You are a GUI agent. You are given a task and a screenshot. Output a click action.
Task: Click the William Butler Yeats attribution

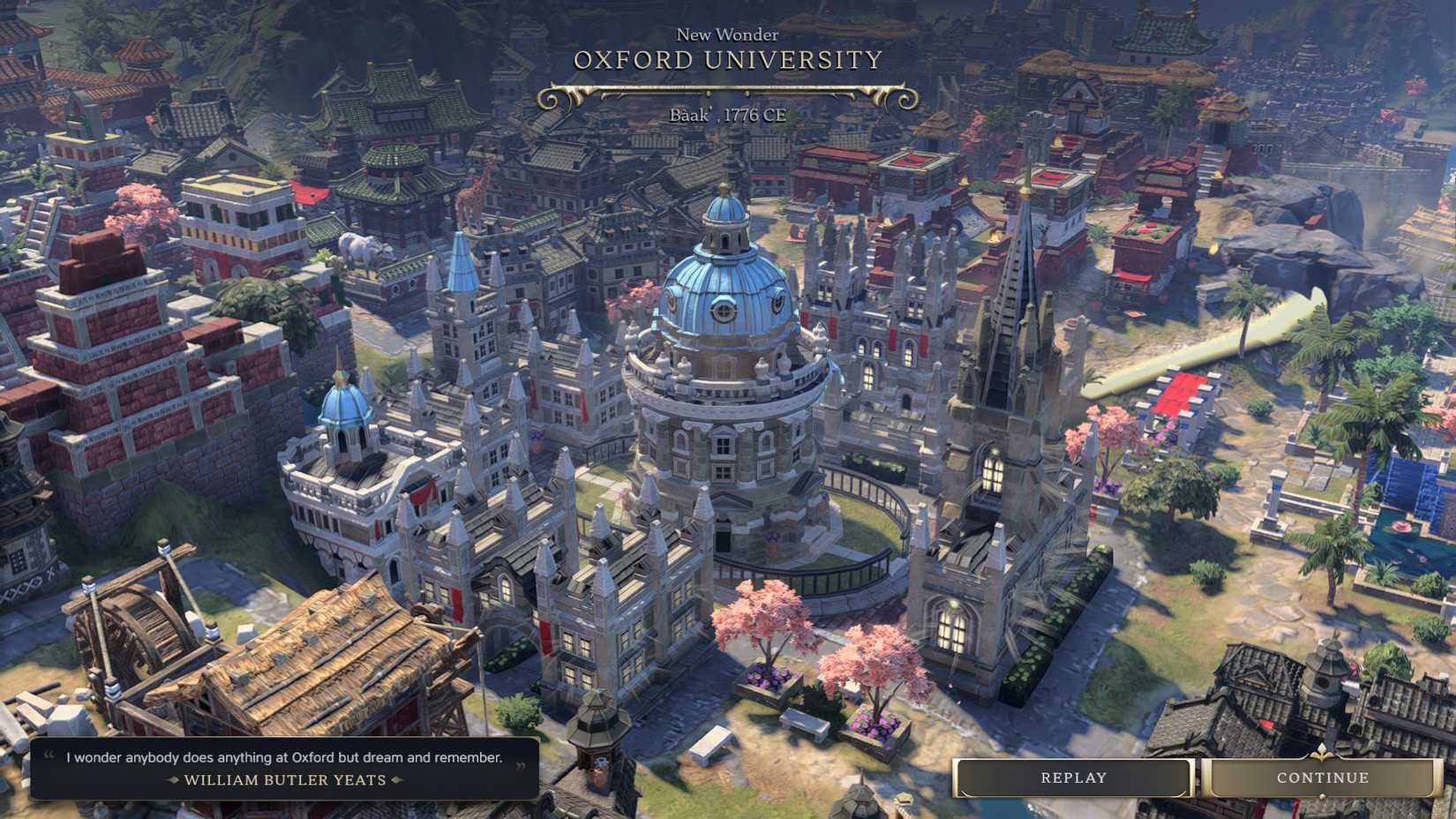pos(284,780)
